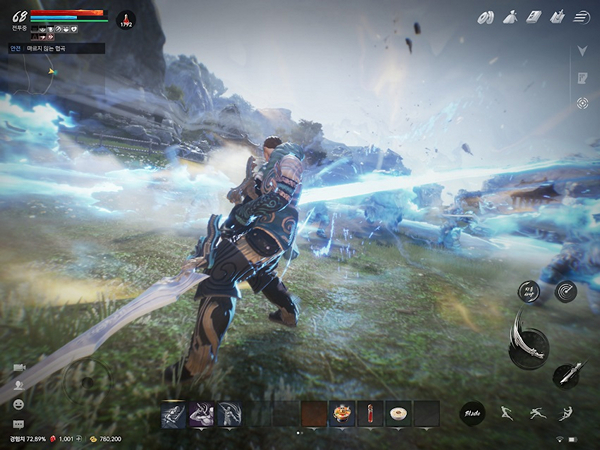
Task: Activate the spiral swirl skill button
Action: pyautogui.click(x=566, y=292)
